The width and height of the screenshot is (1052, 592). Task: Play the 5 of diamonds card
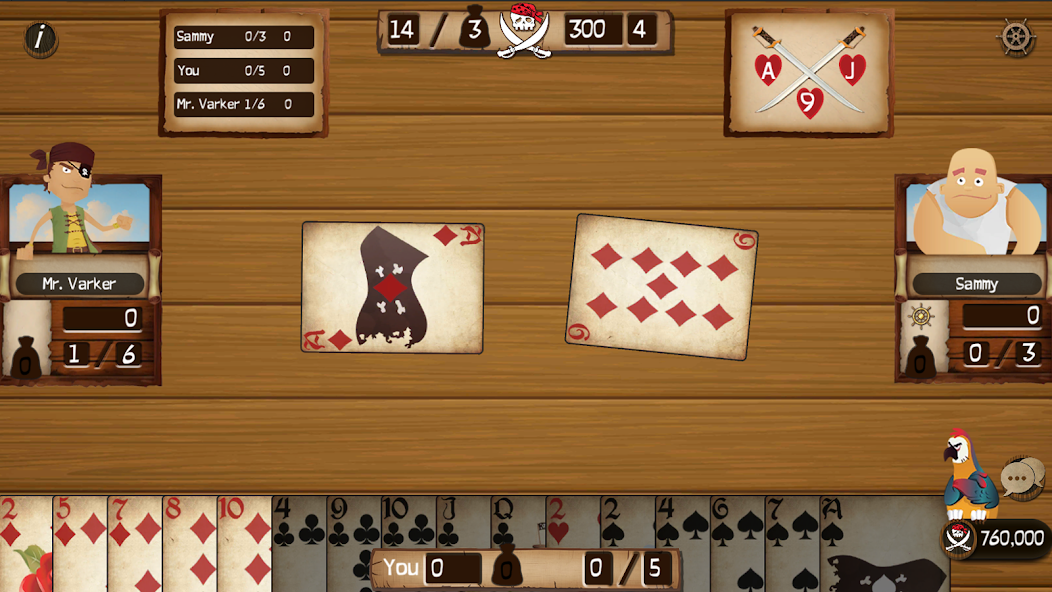78,540
